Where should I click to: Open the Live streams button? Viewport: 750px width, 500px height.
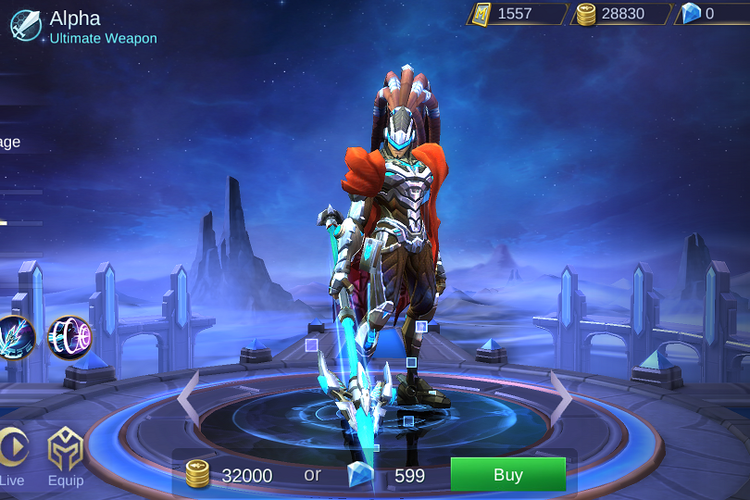click(12, 457)
